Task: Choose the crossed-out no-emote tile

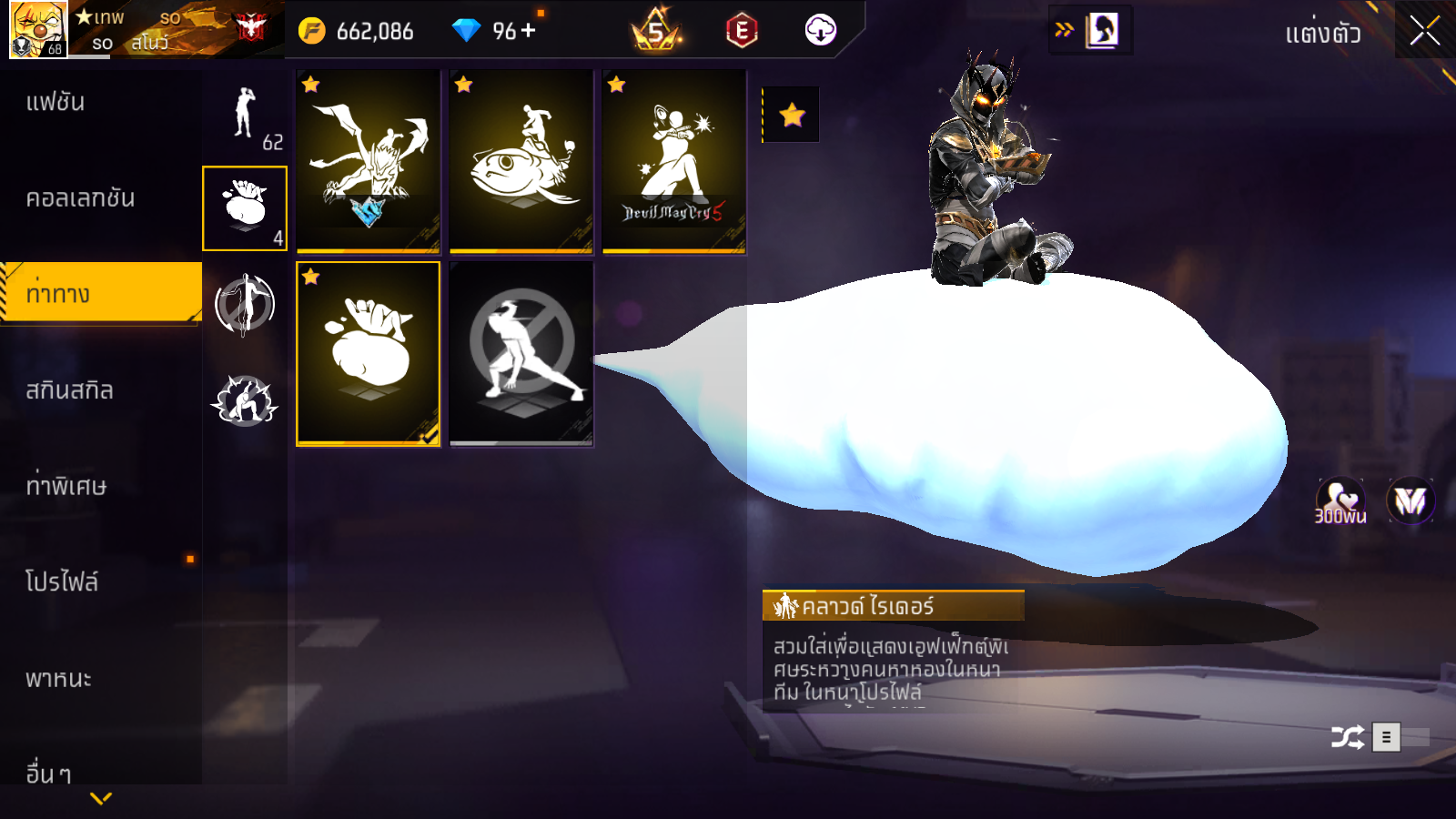Action: 521,354
